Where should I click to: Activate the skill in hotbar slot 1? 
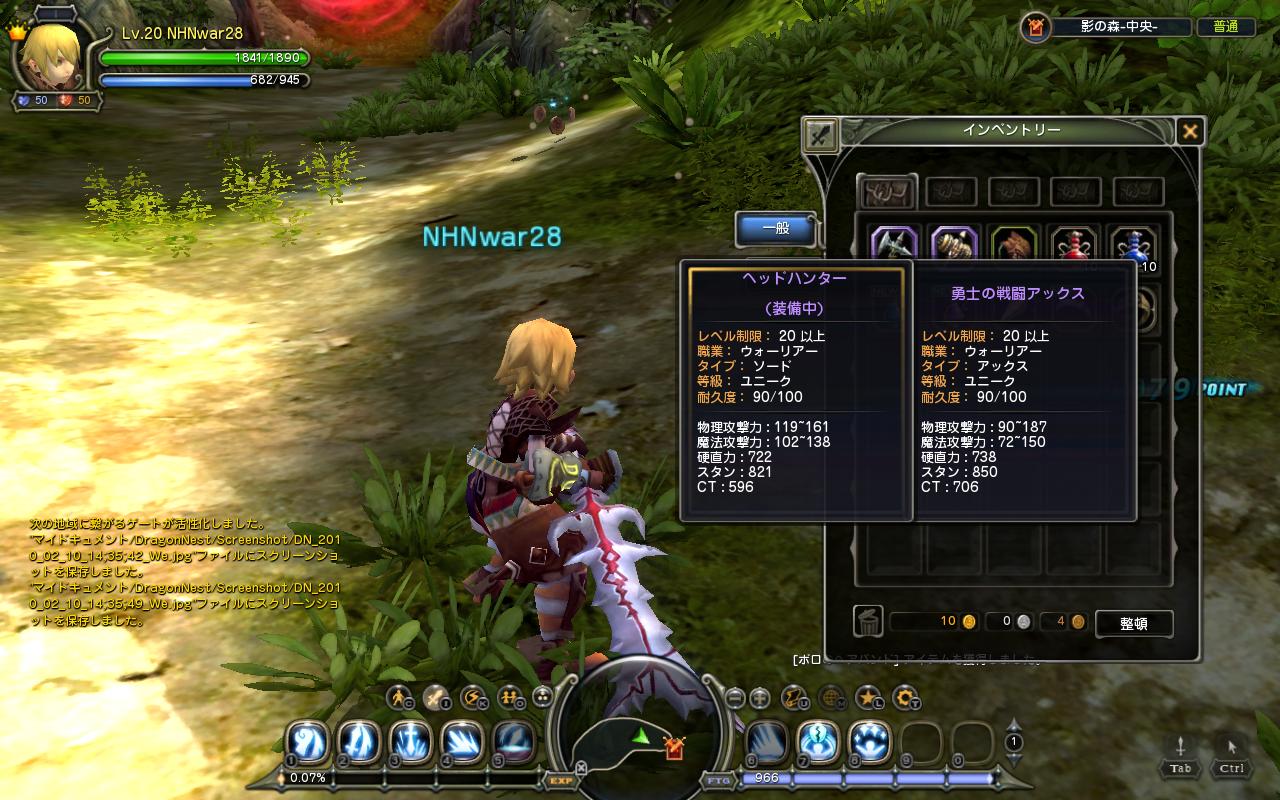(307, 743)
